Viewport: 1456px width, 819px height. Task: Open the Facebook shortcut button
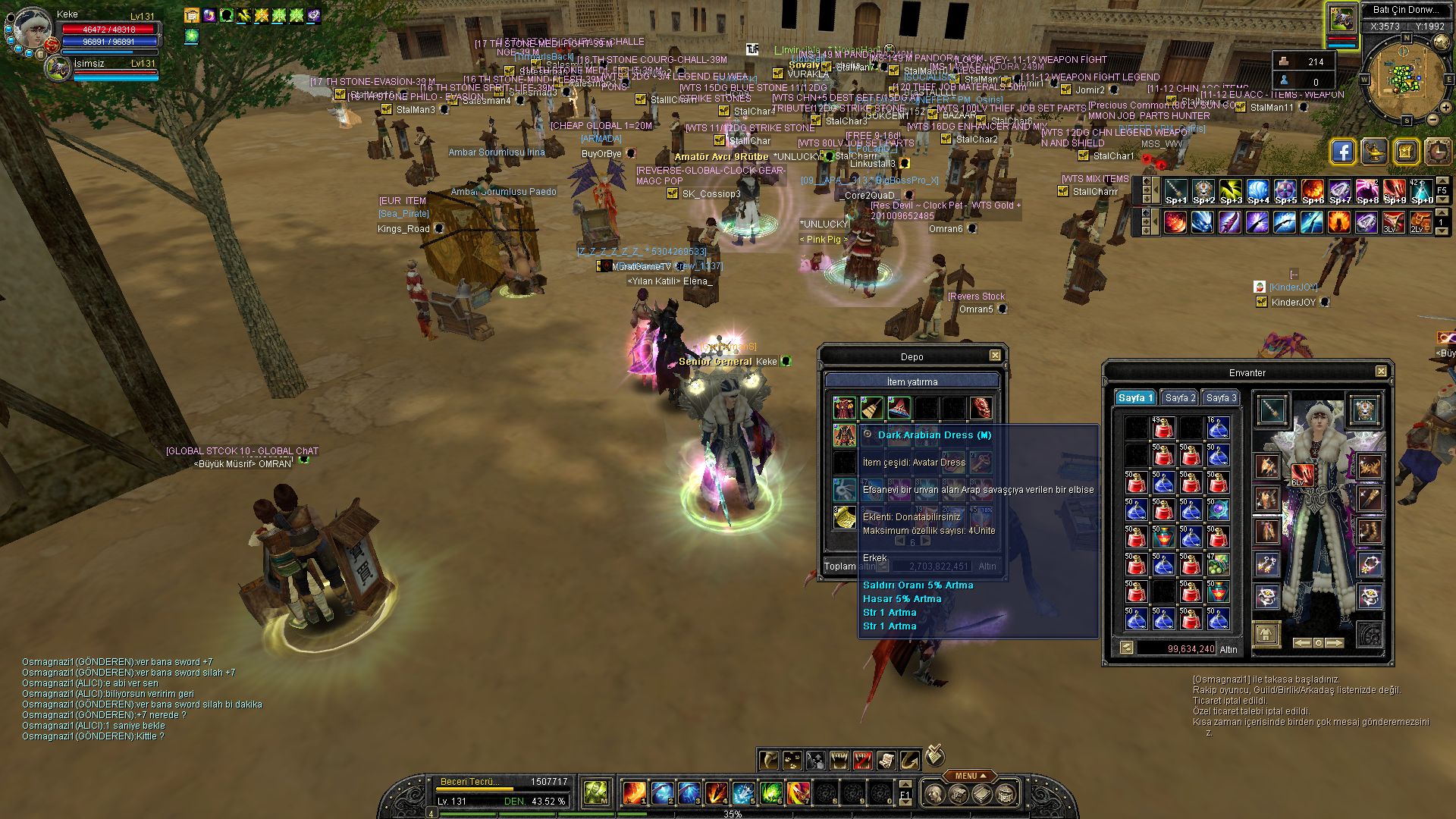[1342, 152]
